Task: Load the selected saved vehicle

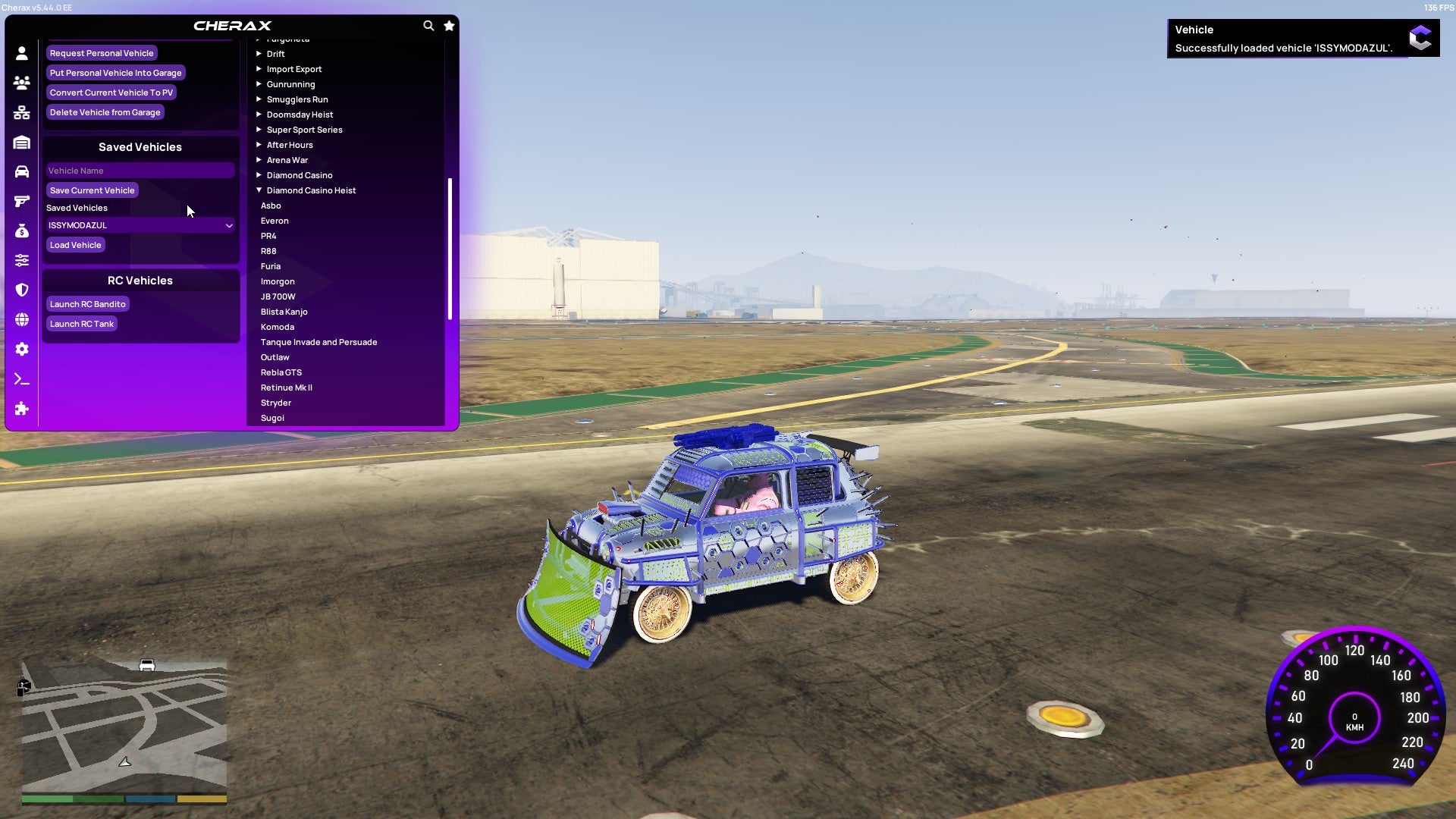Action: coord(75,245)
